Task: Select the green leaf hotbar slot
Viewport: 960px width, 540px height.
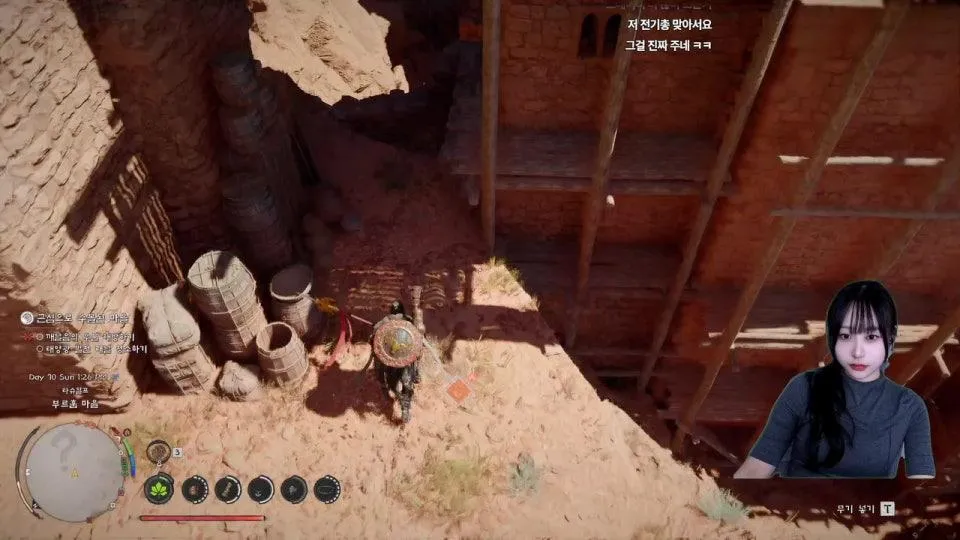Action: (159, 488)
